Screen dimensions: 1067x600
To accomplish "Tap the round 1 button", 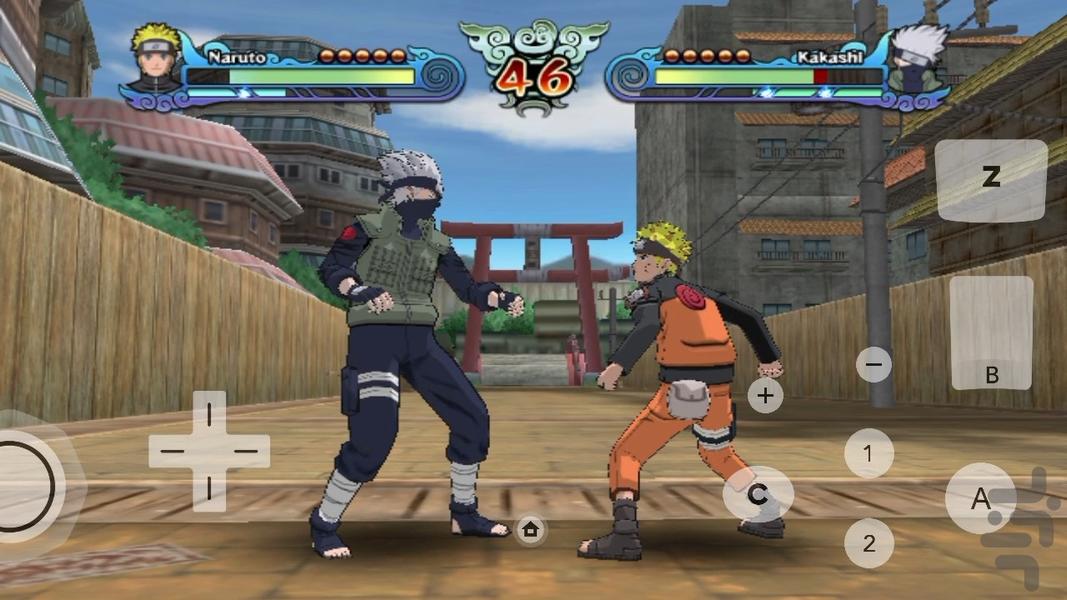I will click(x=868, y=453).
